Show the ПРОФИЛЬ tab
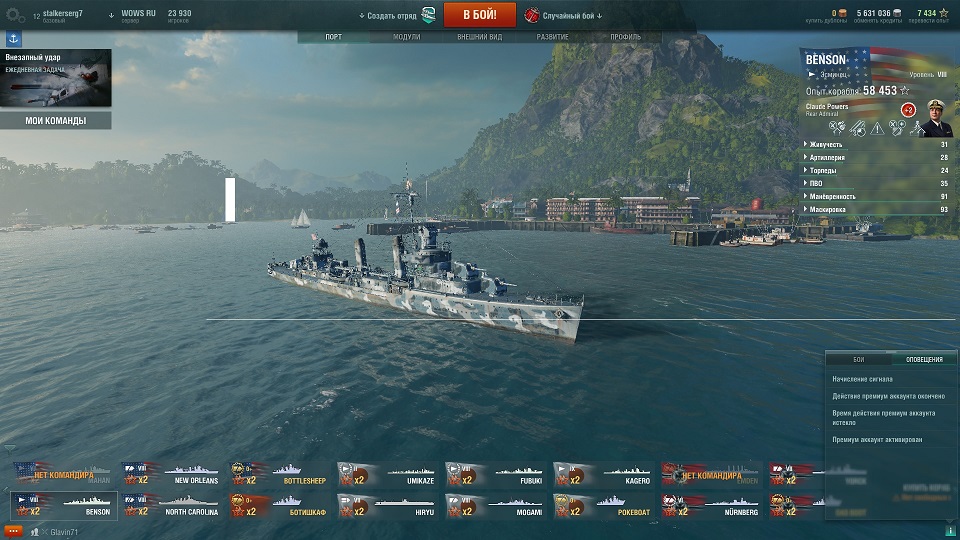Image resolution: width=960 pixels, height=540 pixels. [x=626, y=37]
